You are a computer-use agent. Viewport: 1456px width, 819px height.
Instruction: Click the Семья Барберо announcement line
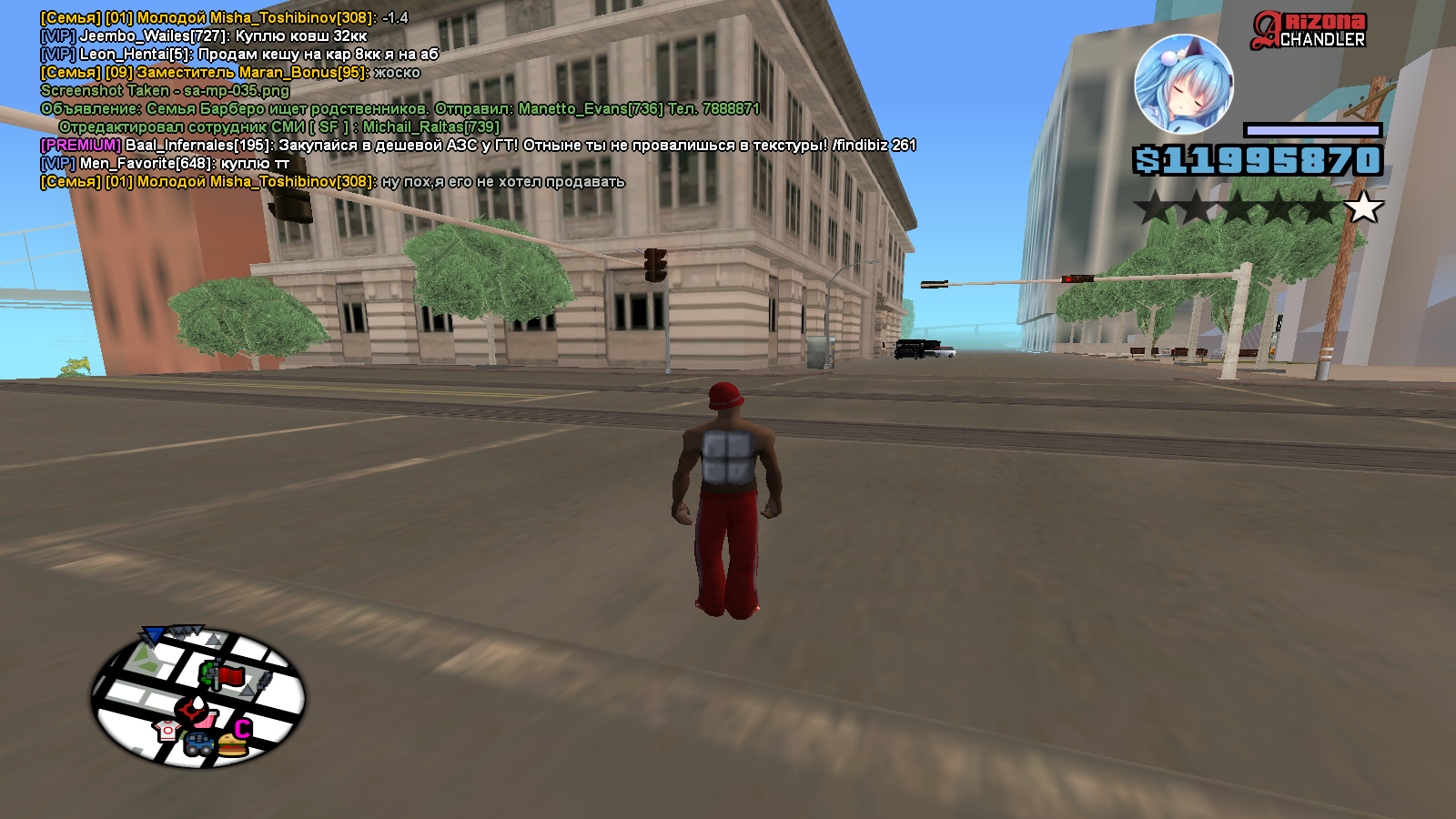399,109
